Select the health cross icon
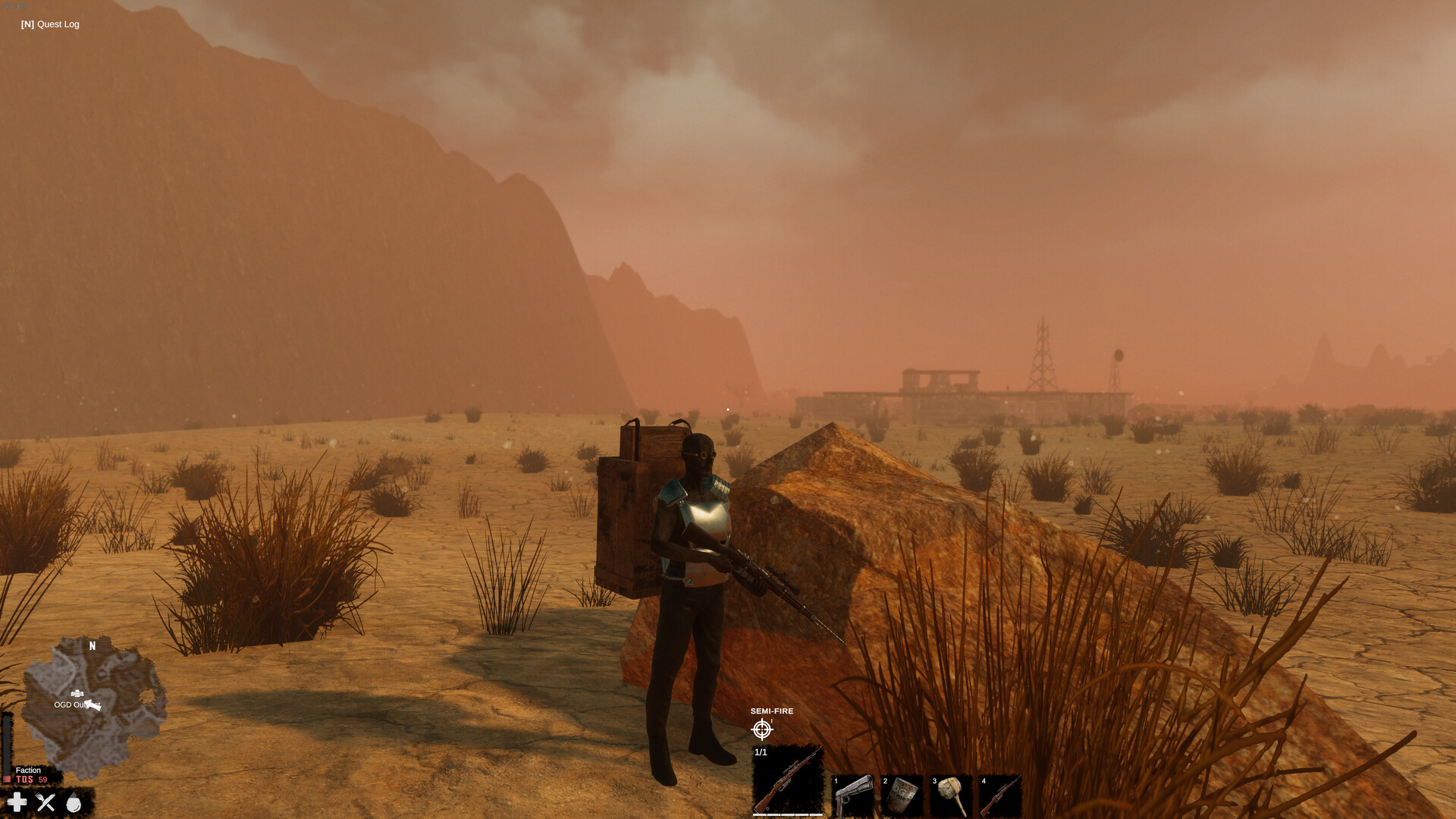 coord(17,802)
